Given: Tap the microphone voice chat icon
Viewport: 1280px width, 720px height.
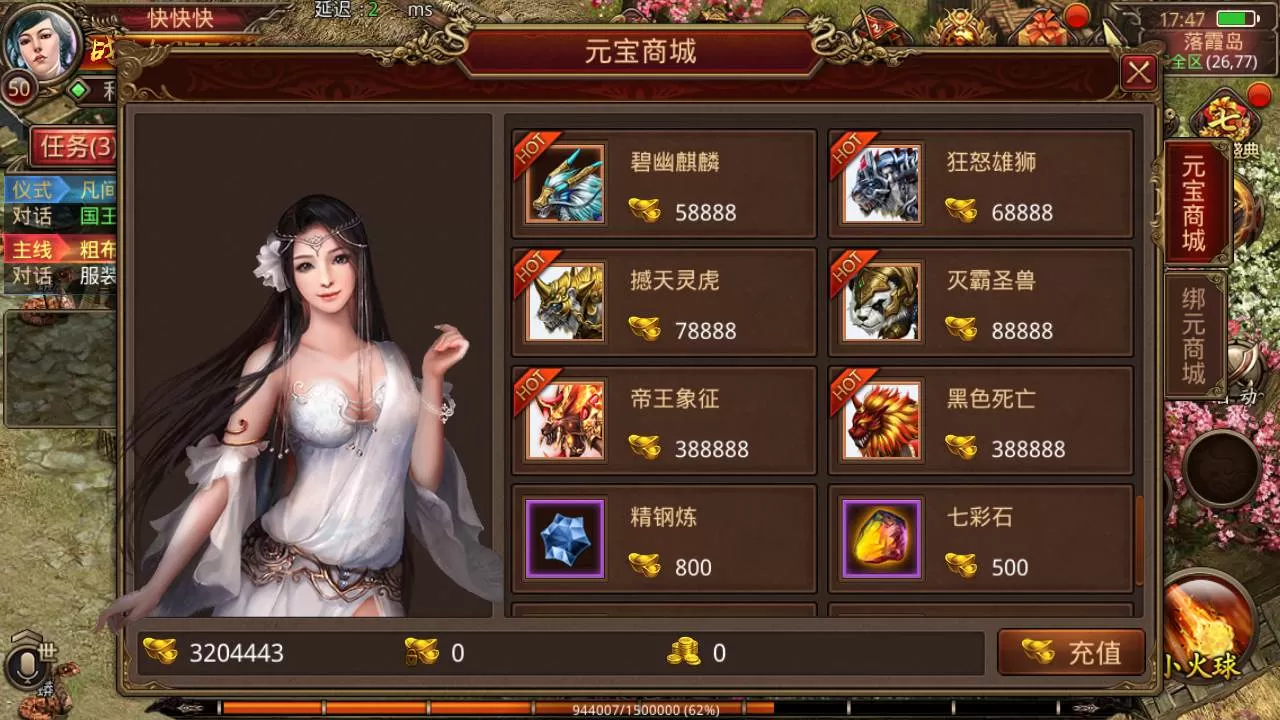Looking at the screenshot, I should click(24, 667).
